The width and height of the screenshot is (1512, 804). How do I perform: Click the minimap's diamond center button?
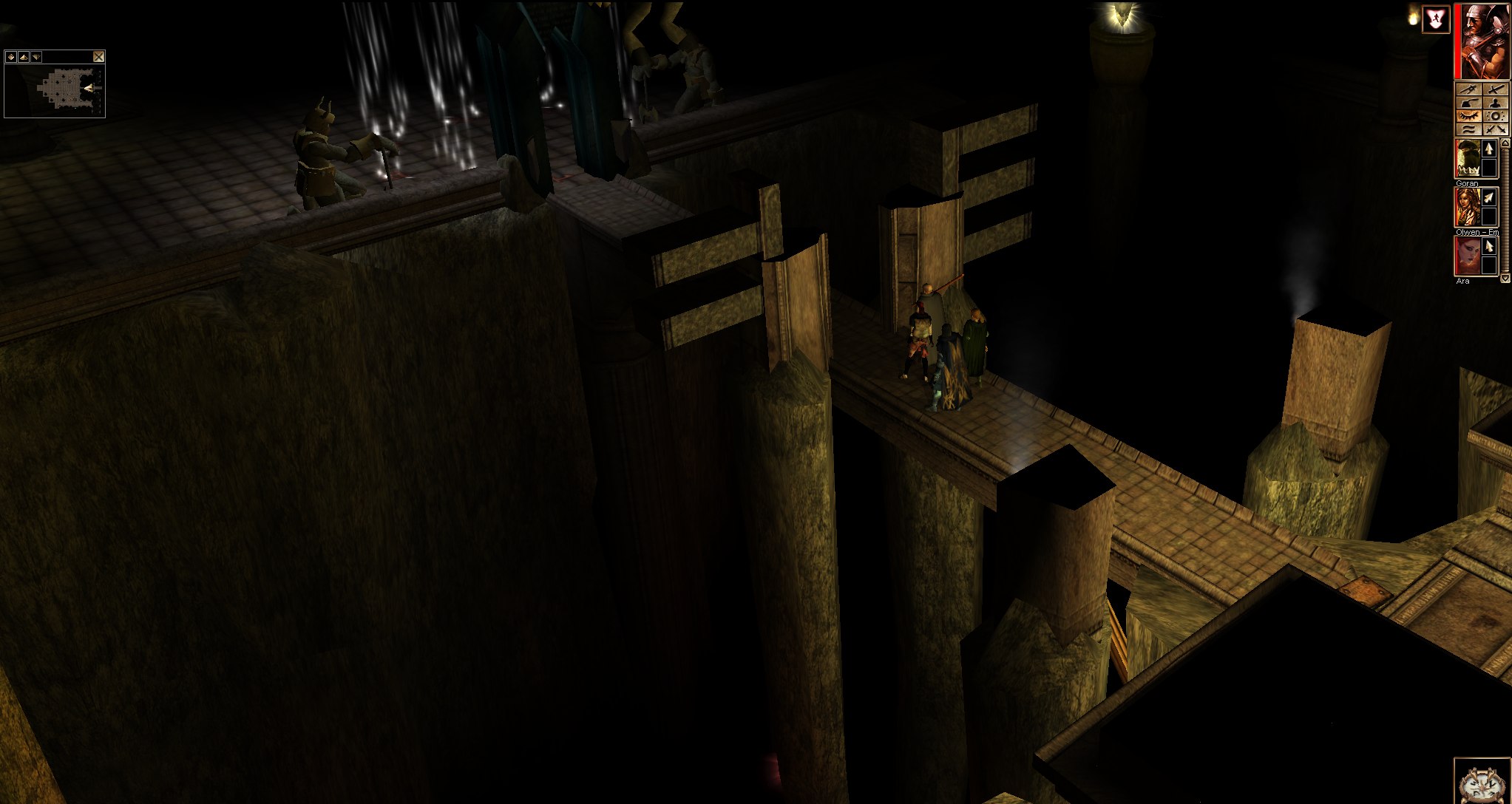(11, 57)
